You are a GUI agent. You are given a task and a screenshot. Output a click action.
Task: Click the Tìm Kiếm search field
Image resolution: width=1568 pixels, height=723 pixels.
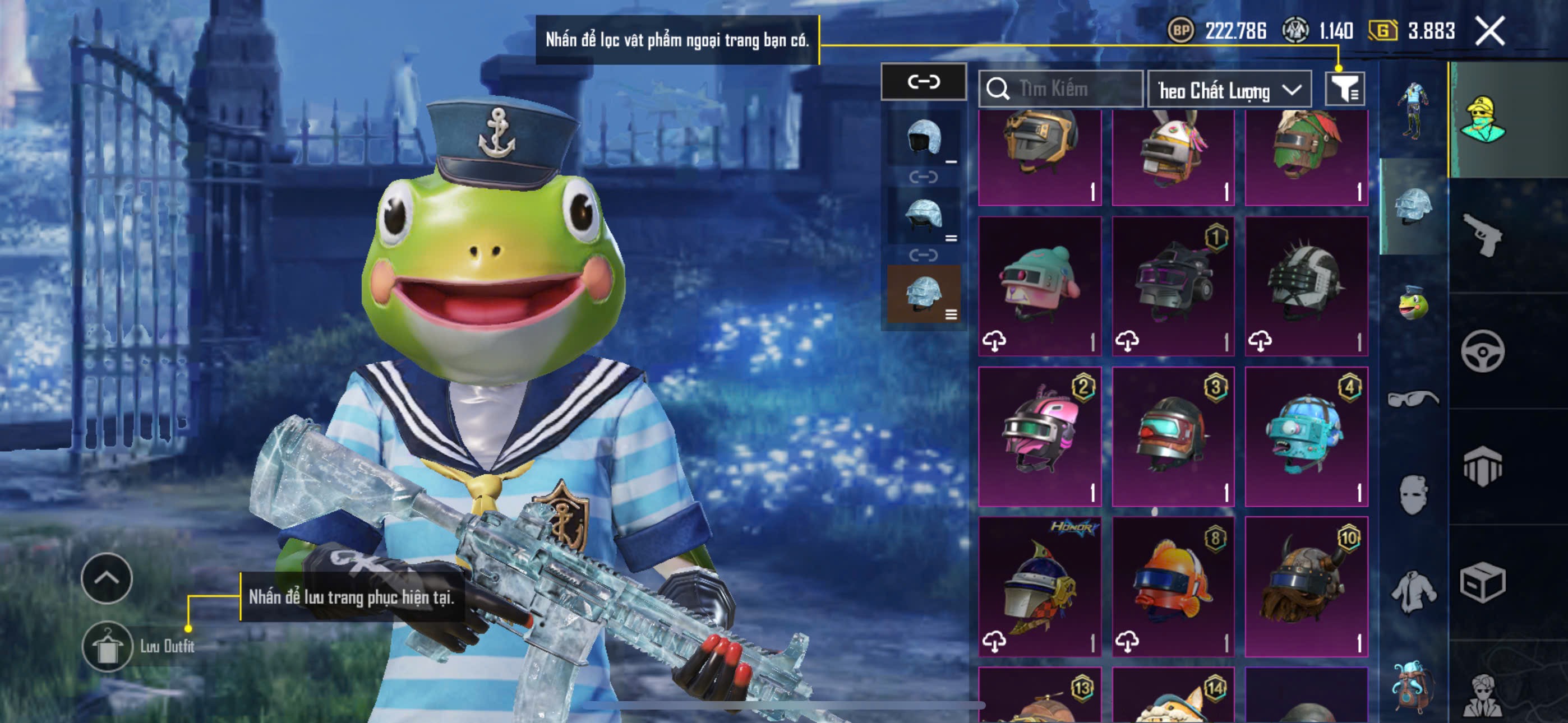pos(1060,89)
